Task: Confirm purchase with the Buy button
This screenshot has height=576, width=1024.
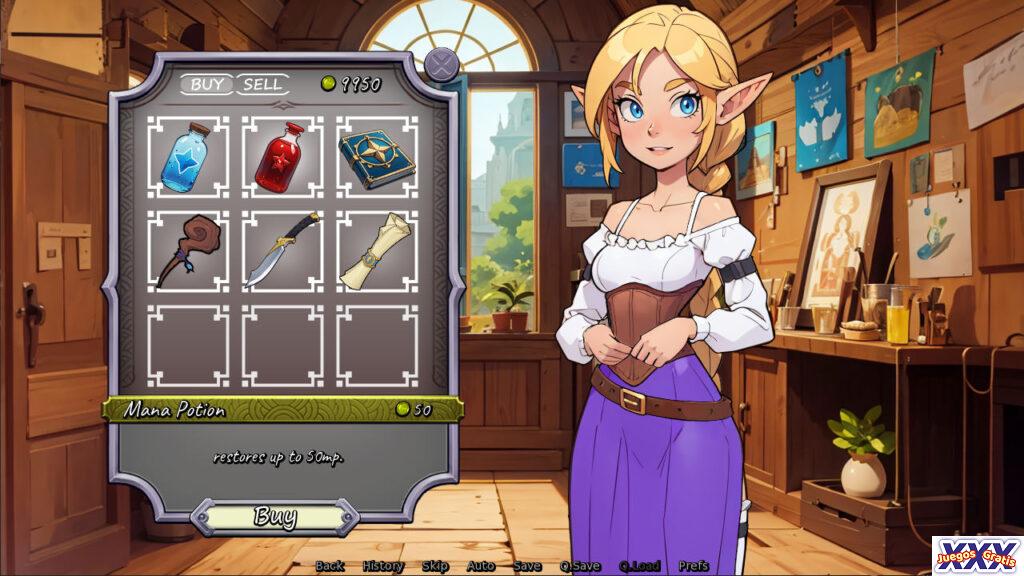Action: 274,517
